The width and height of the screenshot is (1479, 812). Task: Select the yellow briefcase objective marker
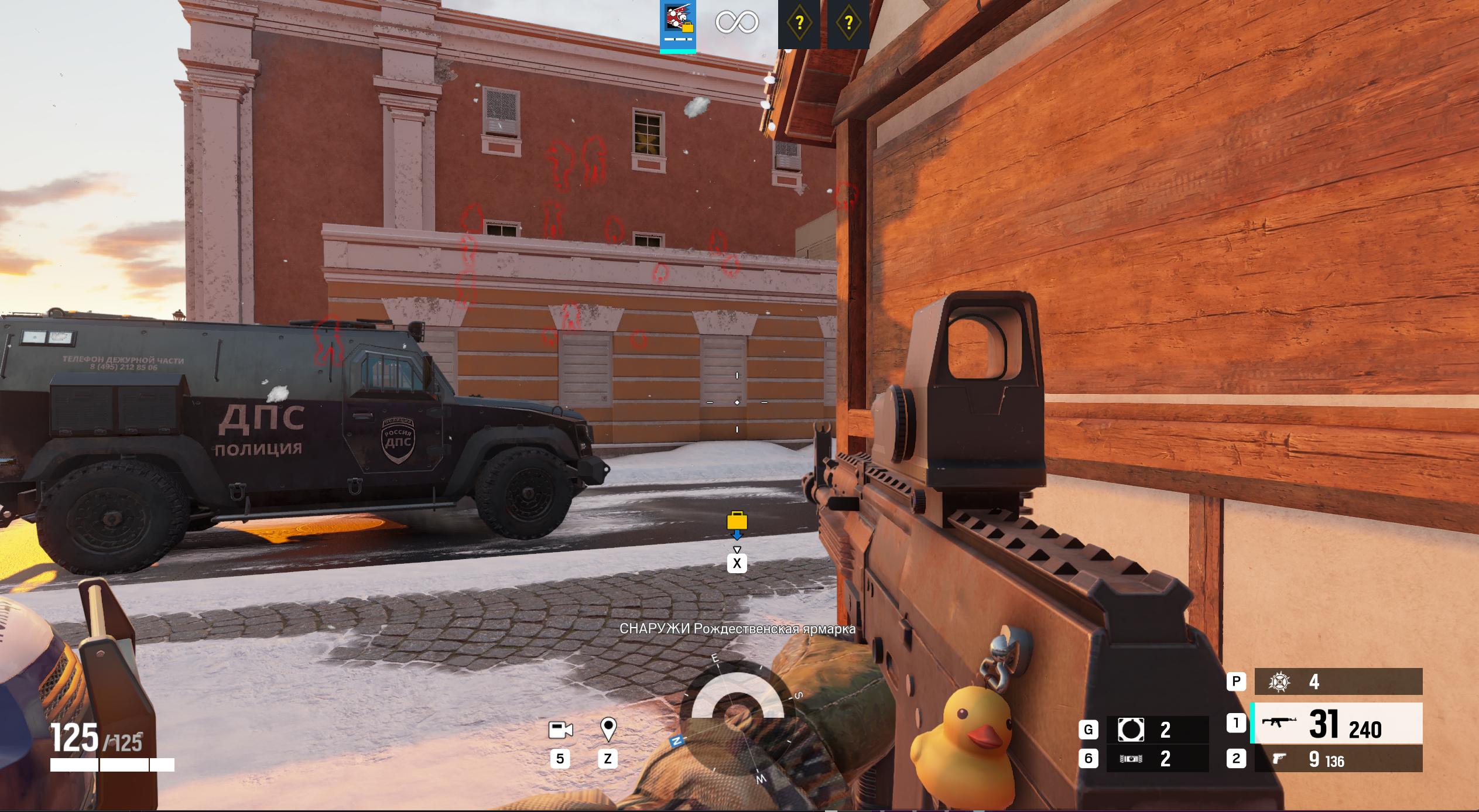(737, 520)
